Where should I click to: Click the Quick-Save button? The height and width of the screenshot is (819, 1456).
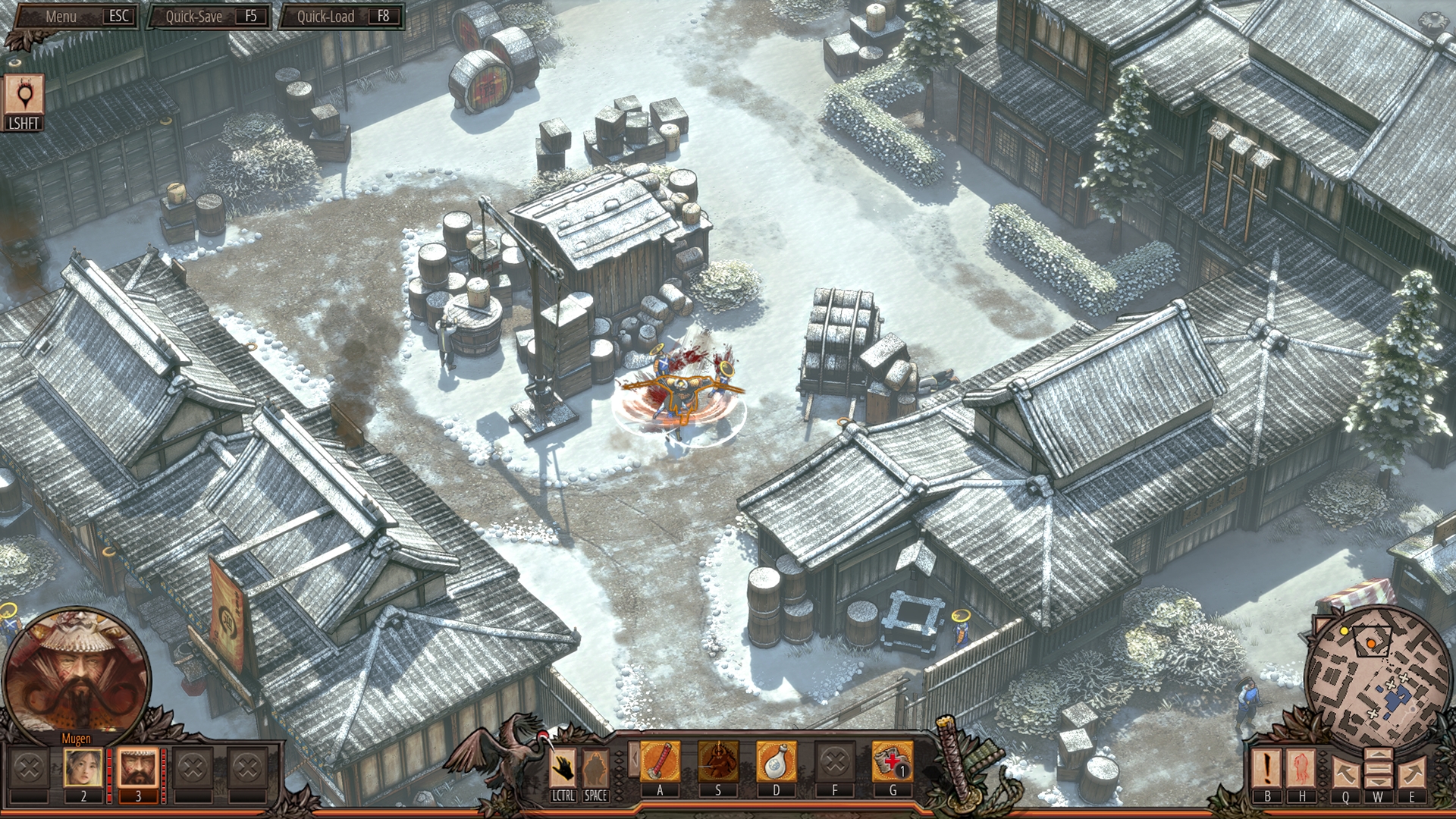(209, 16)
